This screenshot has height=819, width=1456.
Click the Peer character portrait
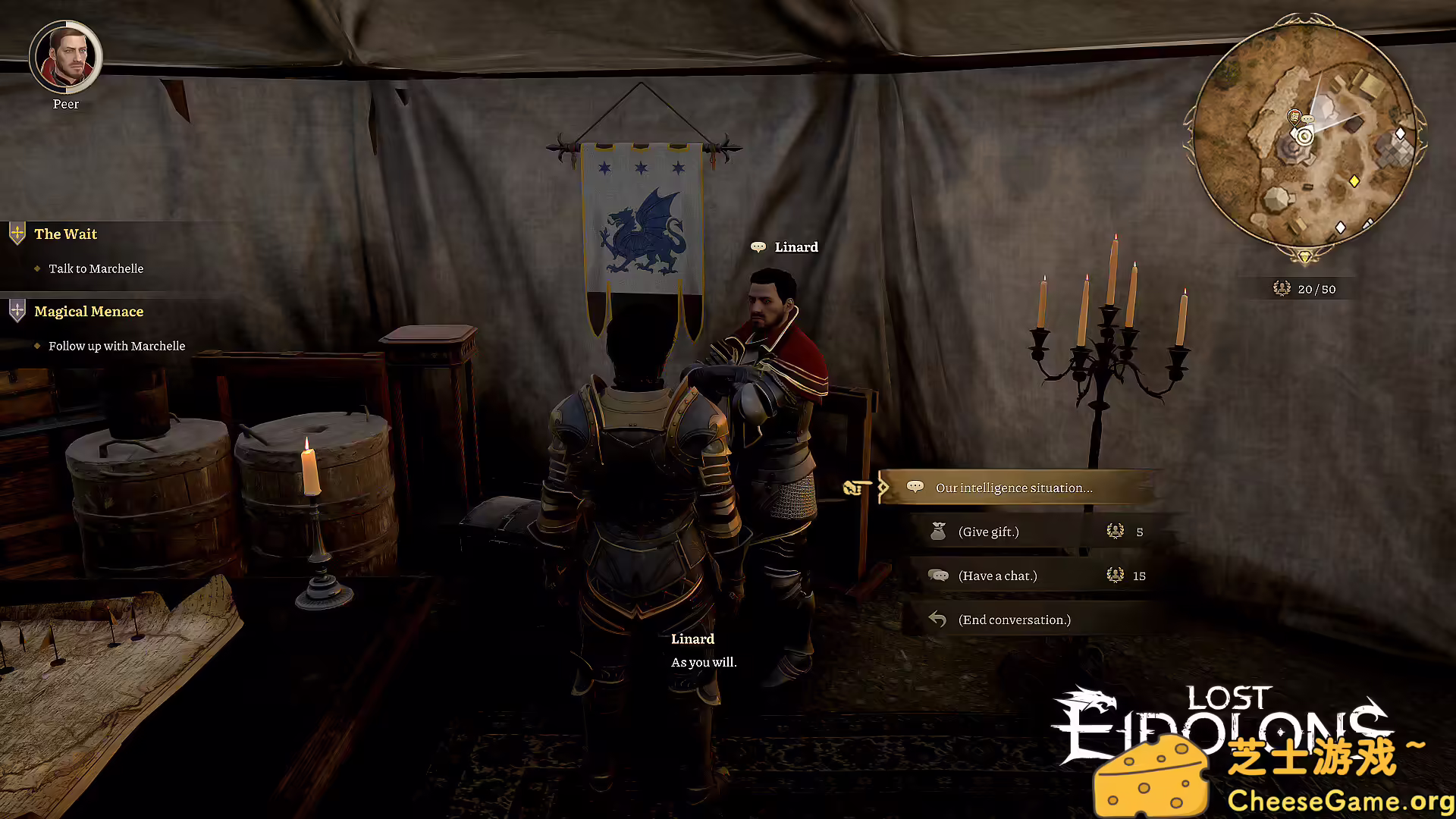click(x=66, y=57)
